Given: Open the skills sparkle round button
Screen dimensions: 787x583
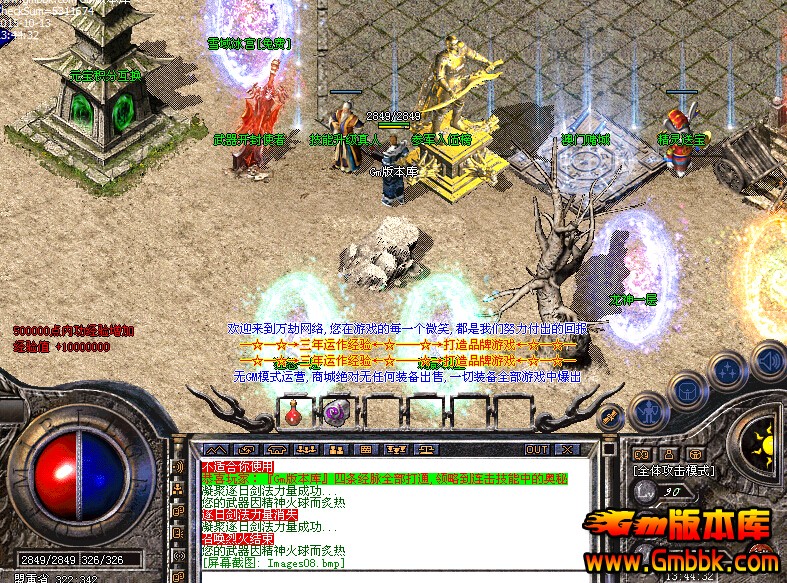Looking at the screenshot, I should click(729, 371).
